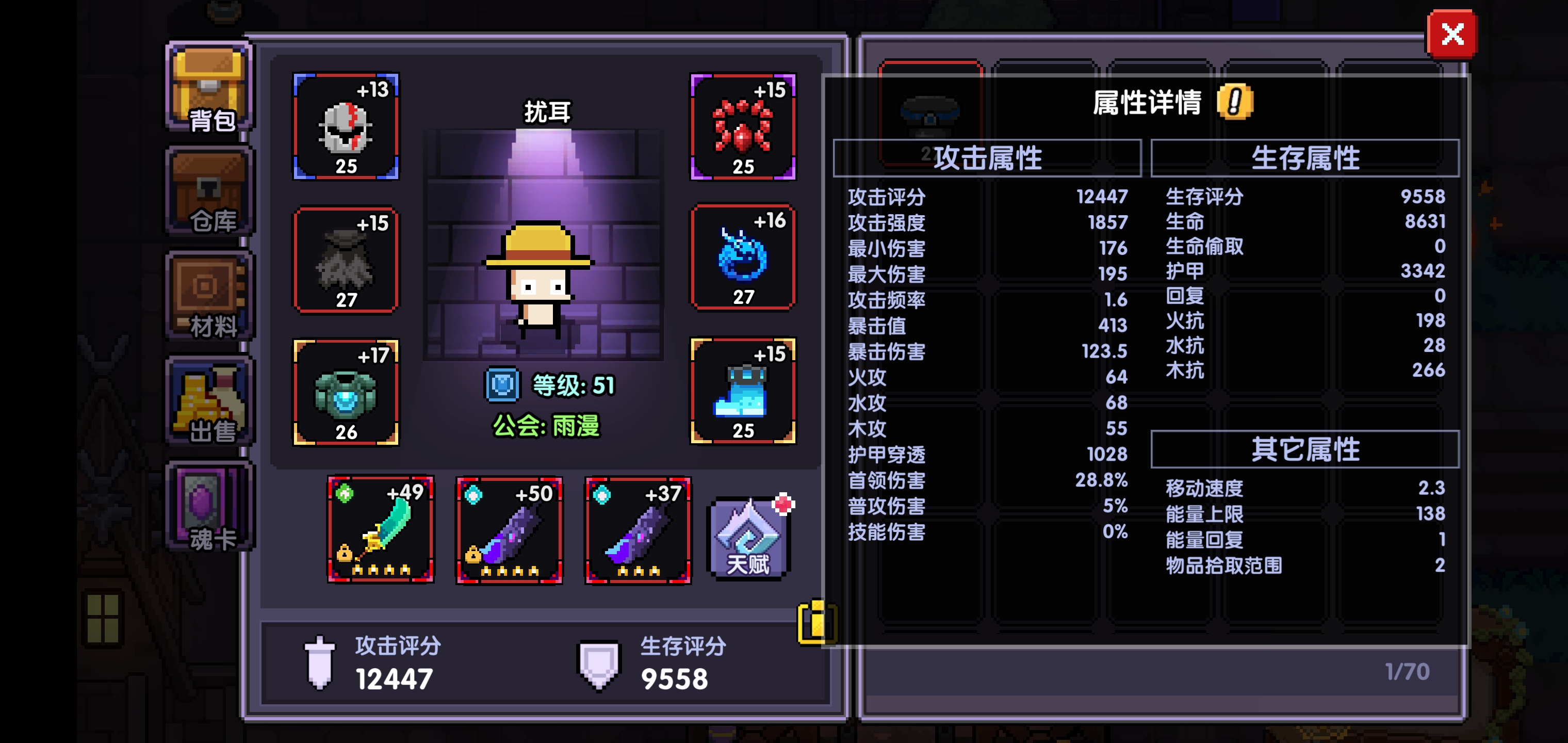Select the equipped +13 helmet slot
Viewport: 1568px width, 743px height.
click(x=346, y=128)
